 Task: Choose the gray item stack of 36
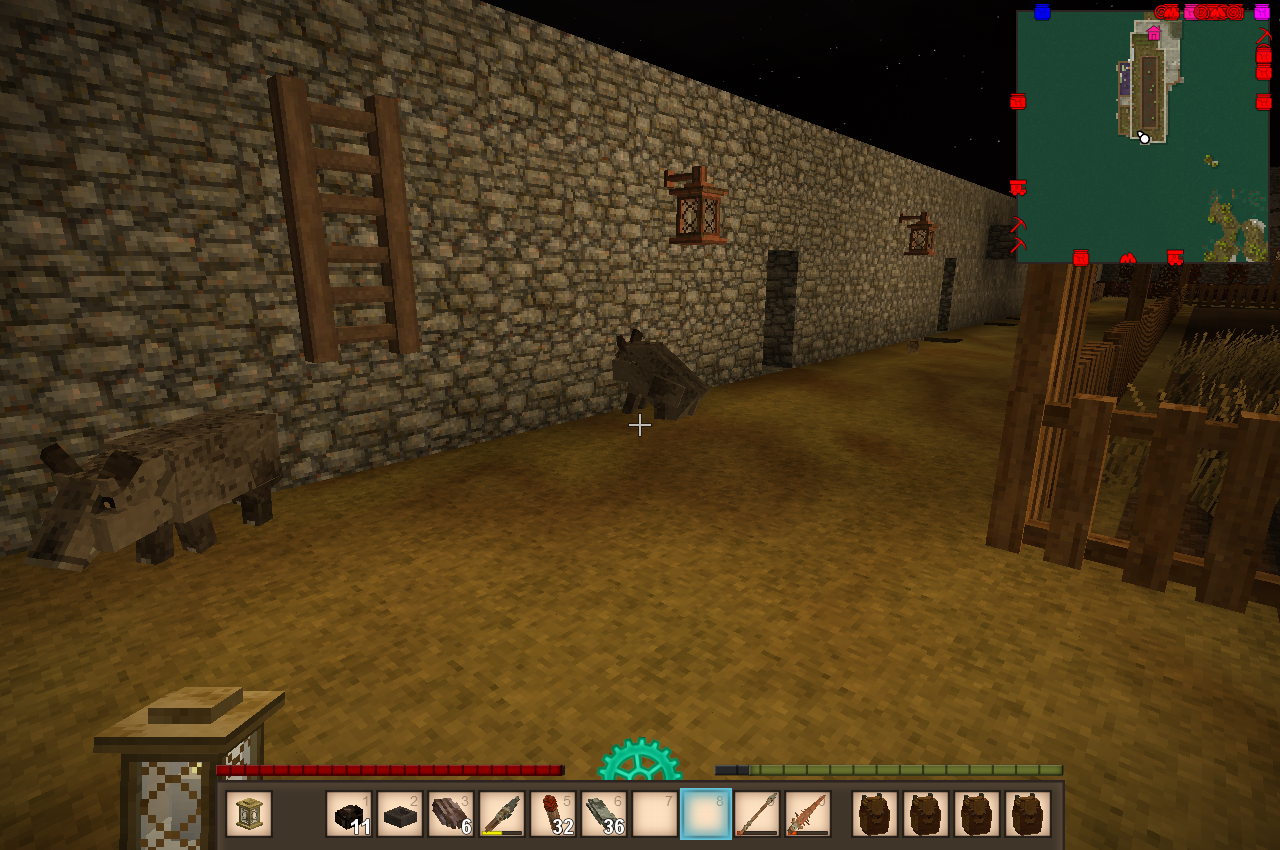(604, 814)
